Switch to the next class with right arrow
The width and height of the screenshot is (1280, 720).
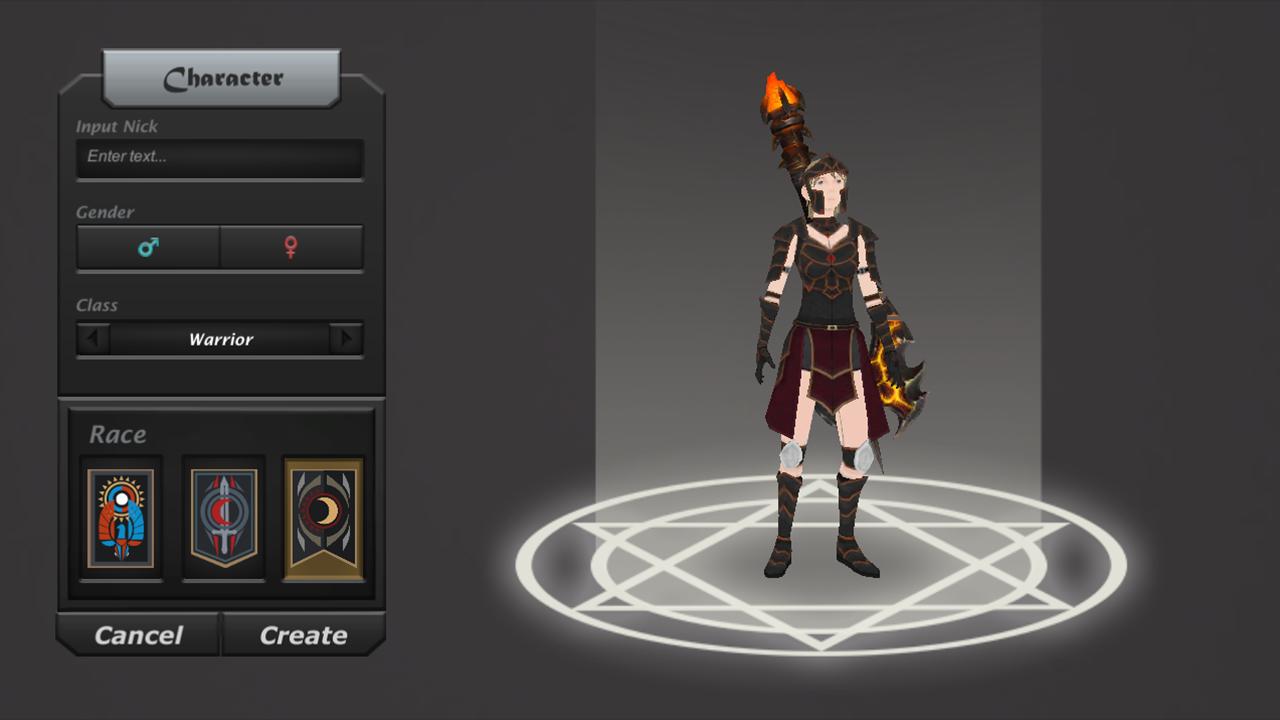[346, 339]
